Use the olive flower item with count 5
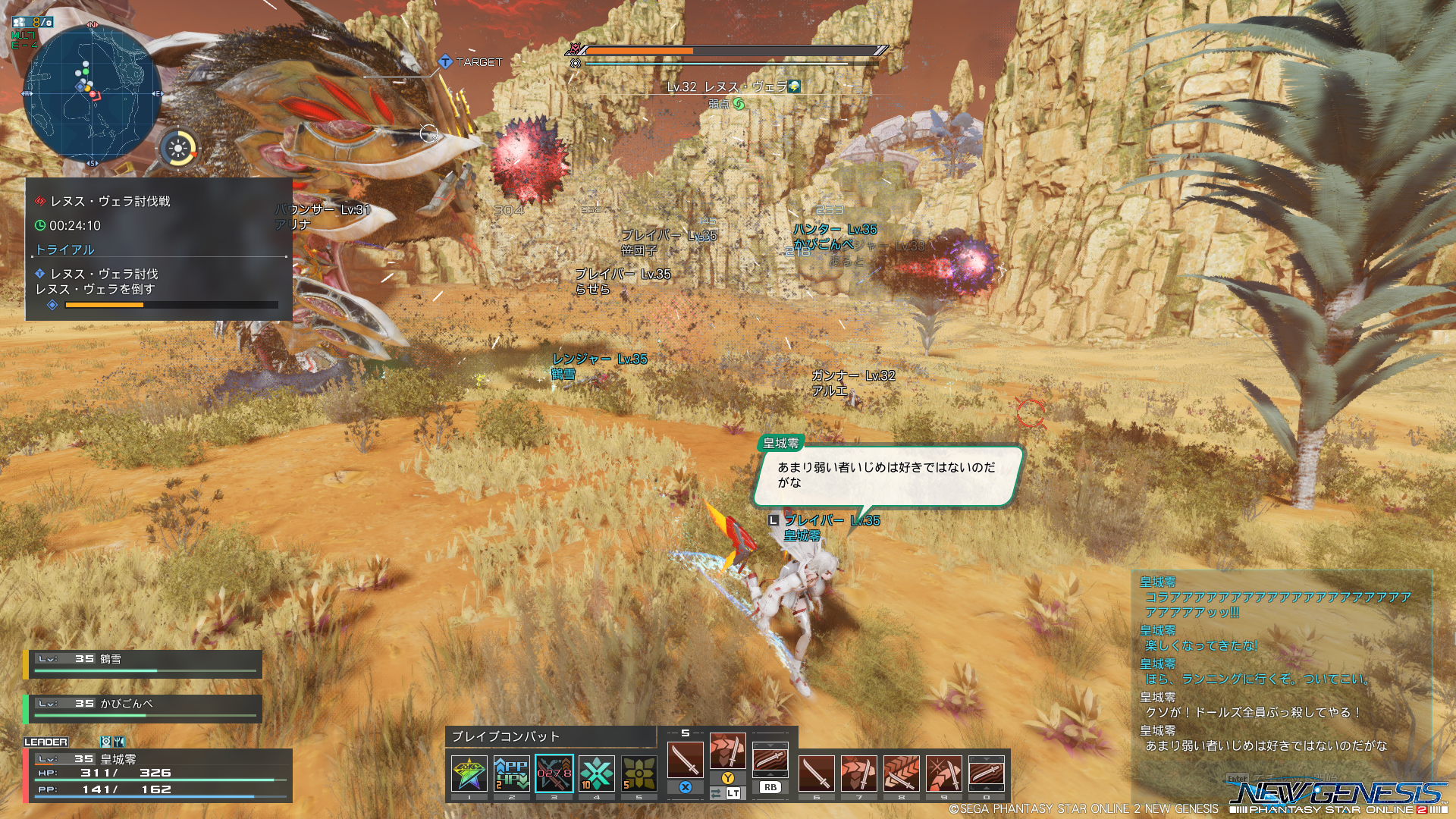This screenshot has width=1456, height=819. [x=639, y=773]
